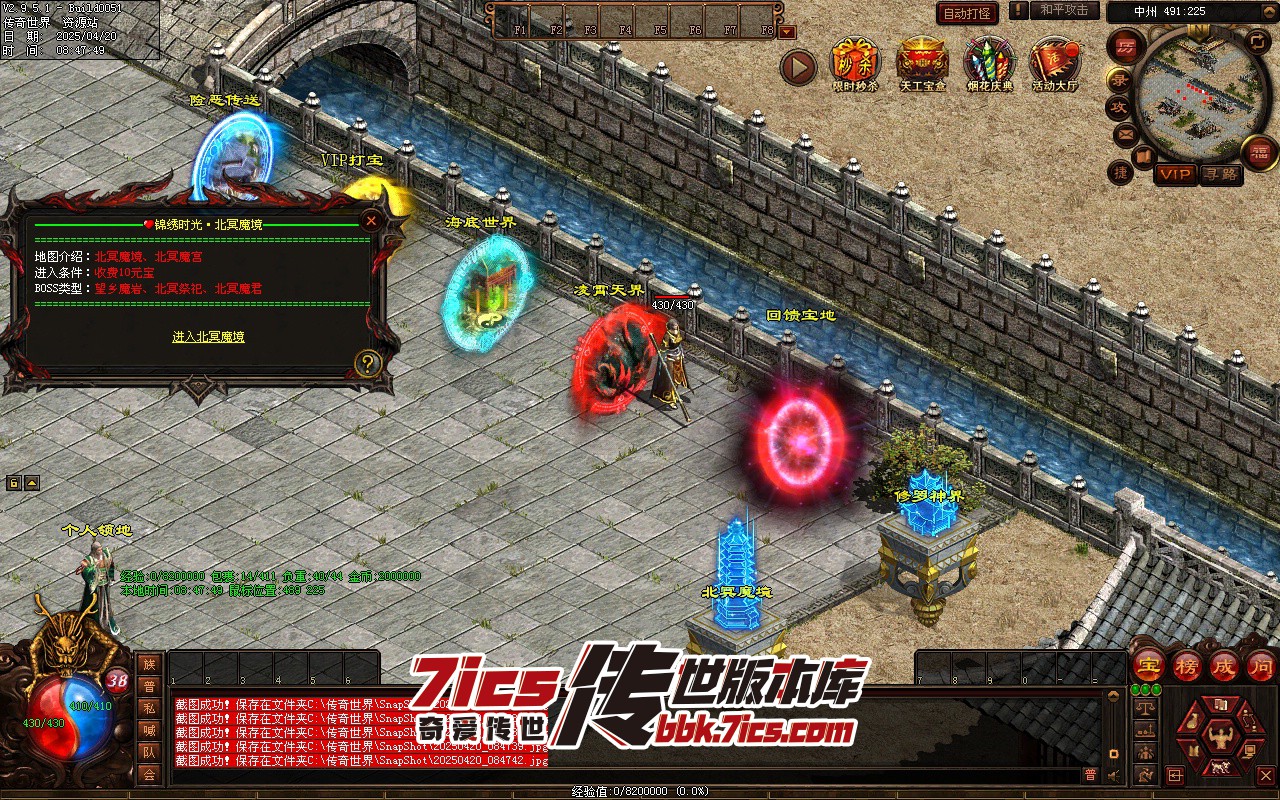
Task: Follow the 进入北冥魔境 link
Action: pos(208,337)
